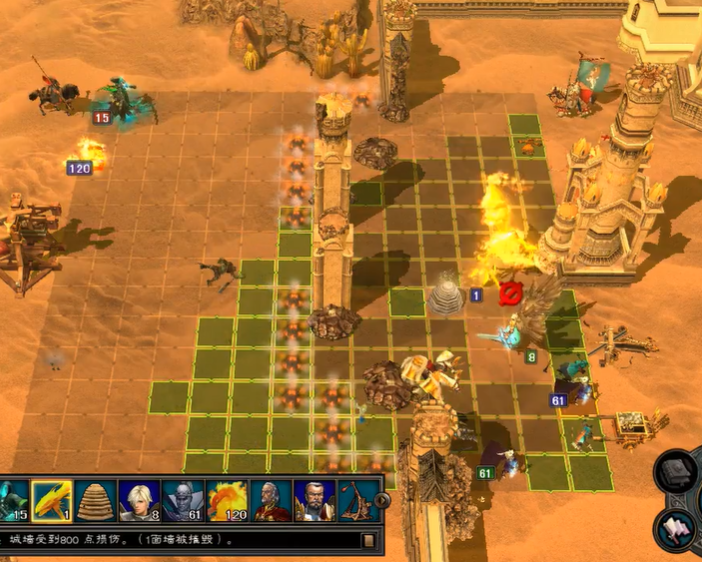
Task: Select the blond-haired unit portrait with 8
Action: coord(139,499)
